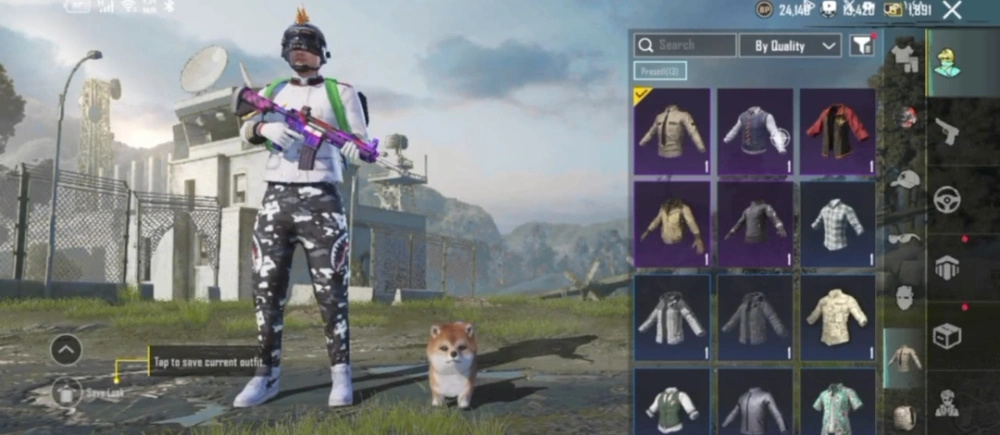Expand the up-arrow circle button
The image size is (1000, 435).
point(66,349)
